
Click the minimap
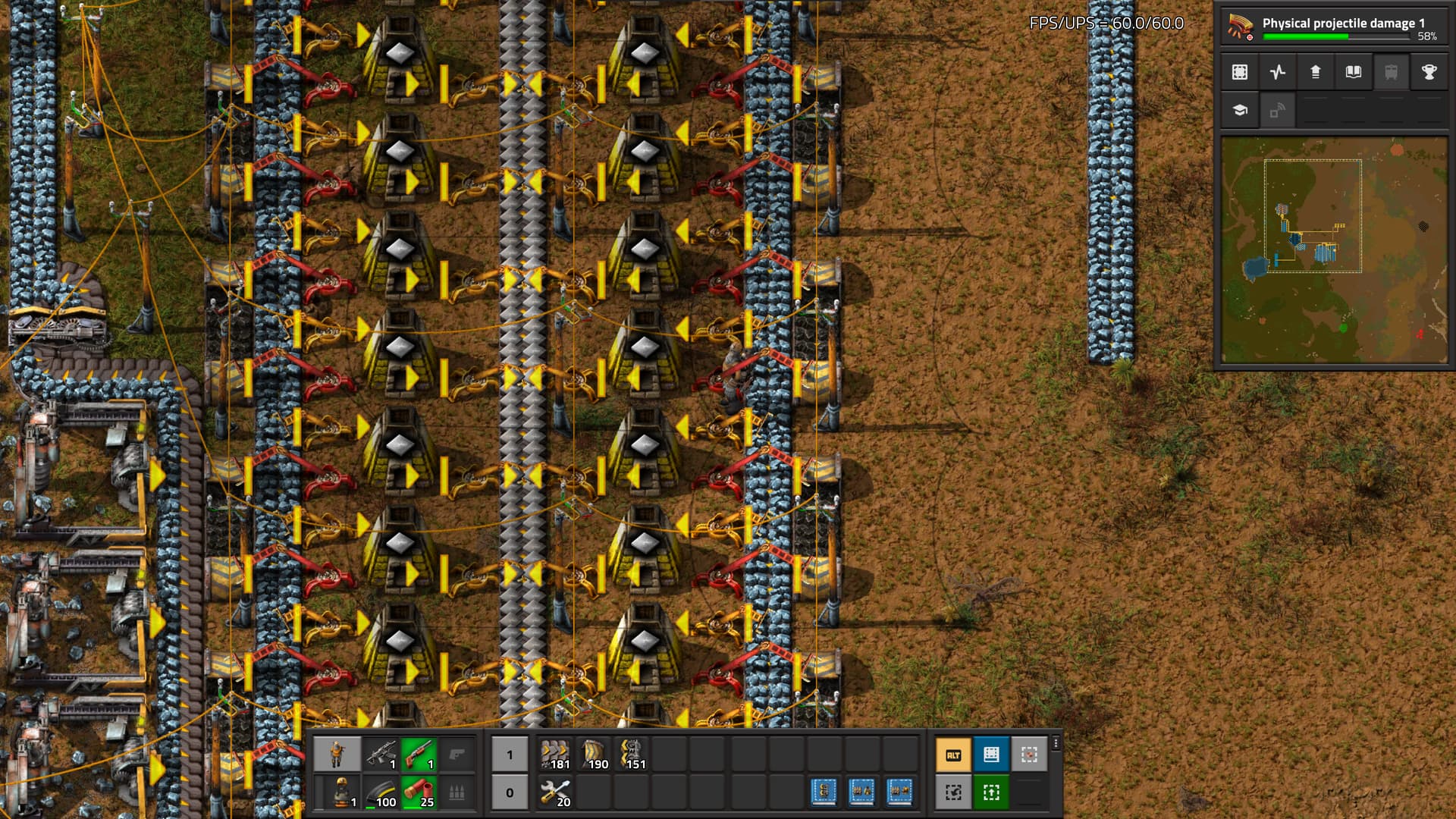click(x=1334, y=250)
